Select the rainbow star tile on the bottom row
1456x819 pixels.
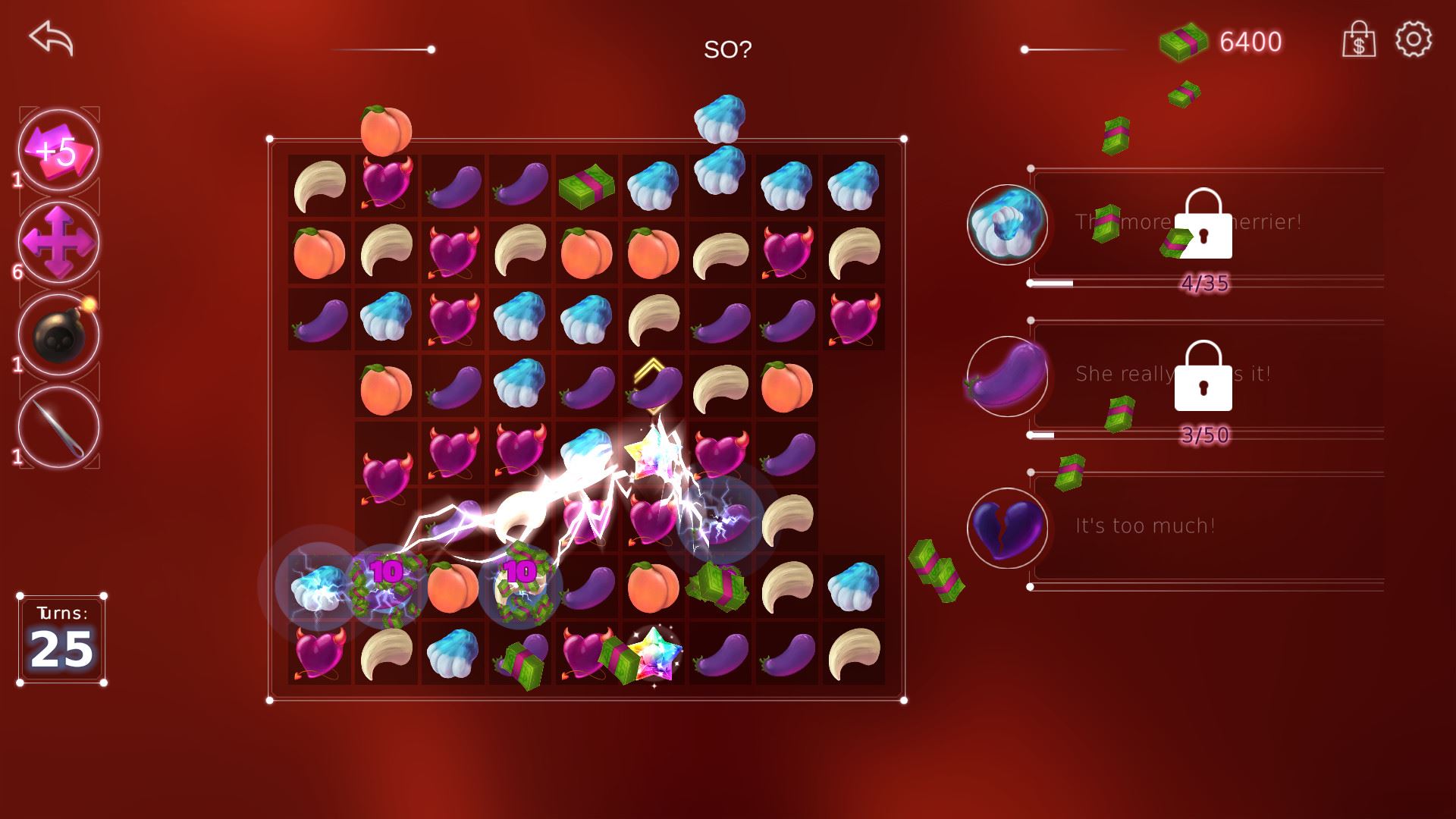(654, 654)
